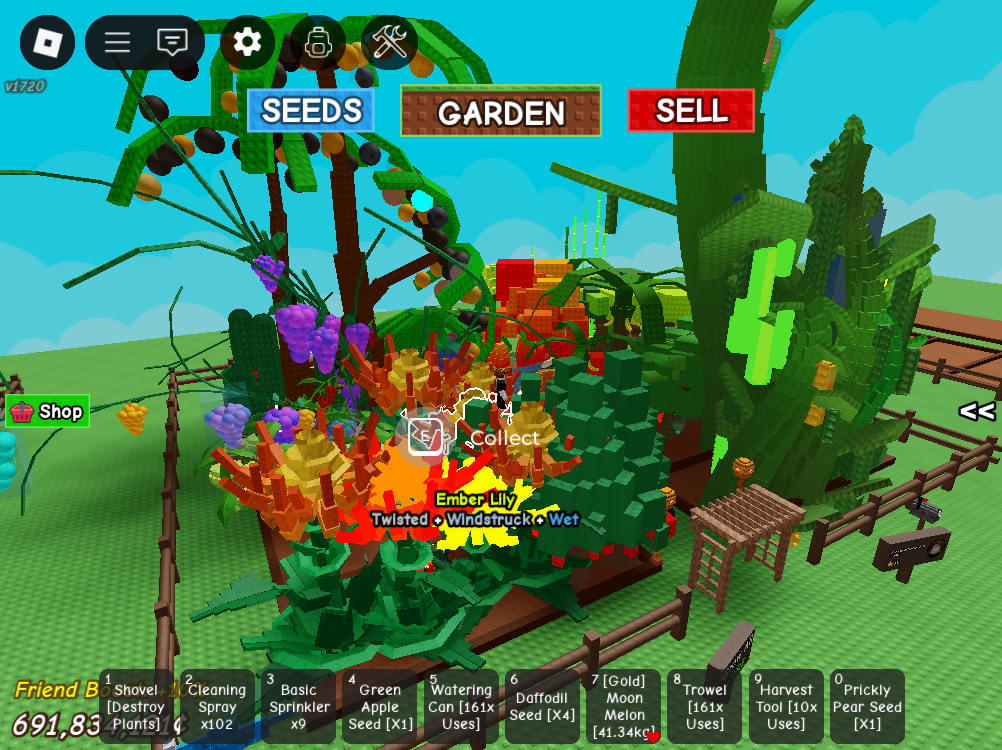This screenshot has height=750, width=1002.
Task: Equip the Cleaning Spray
Action: point(217,707)
